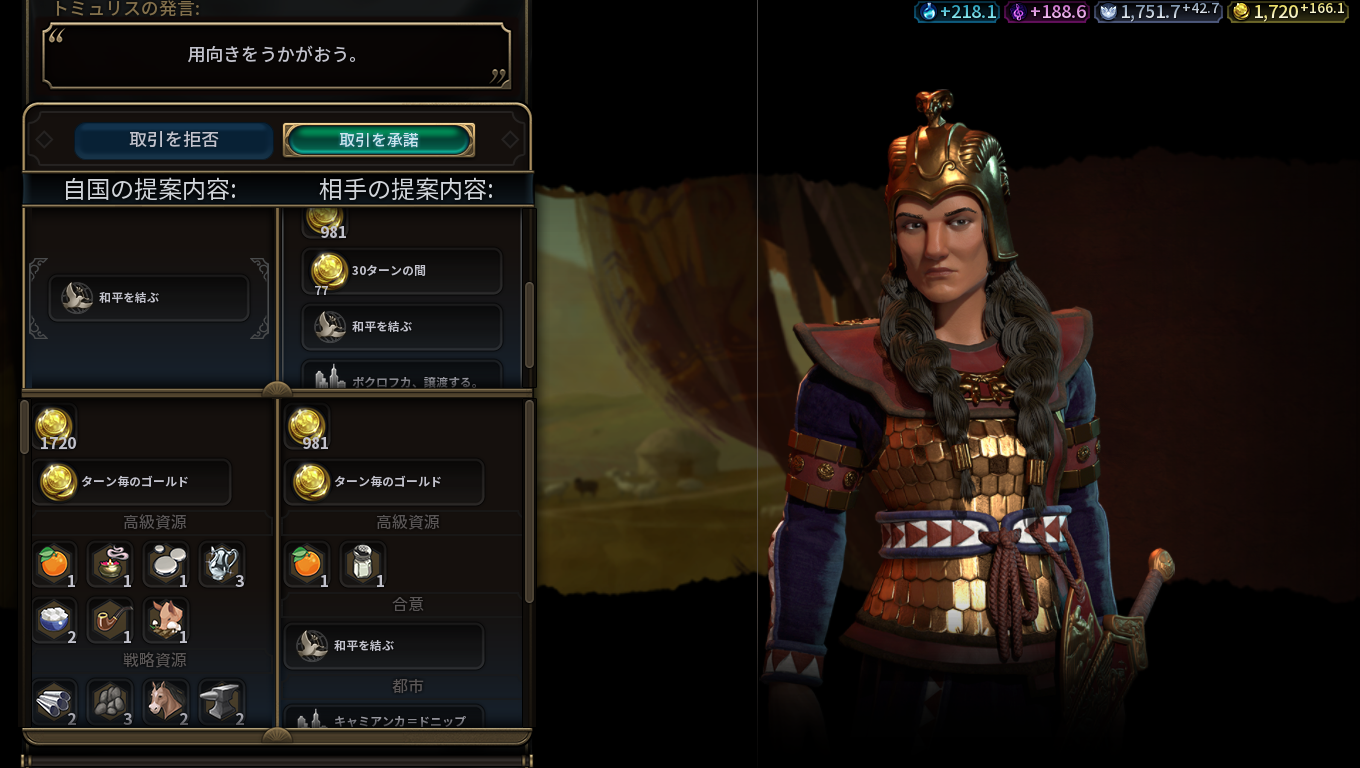Offer your incense luxury resource
The width and height of the screenshot is (1360, 768).
pyautogui.click(x=109, y=564)
